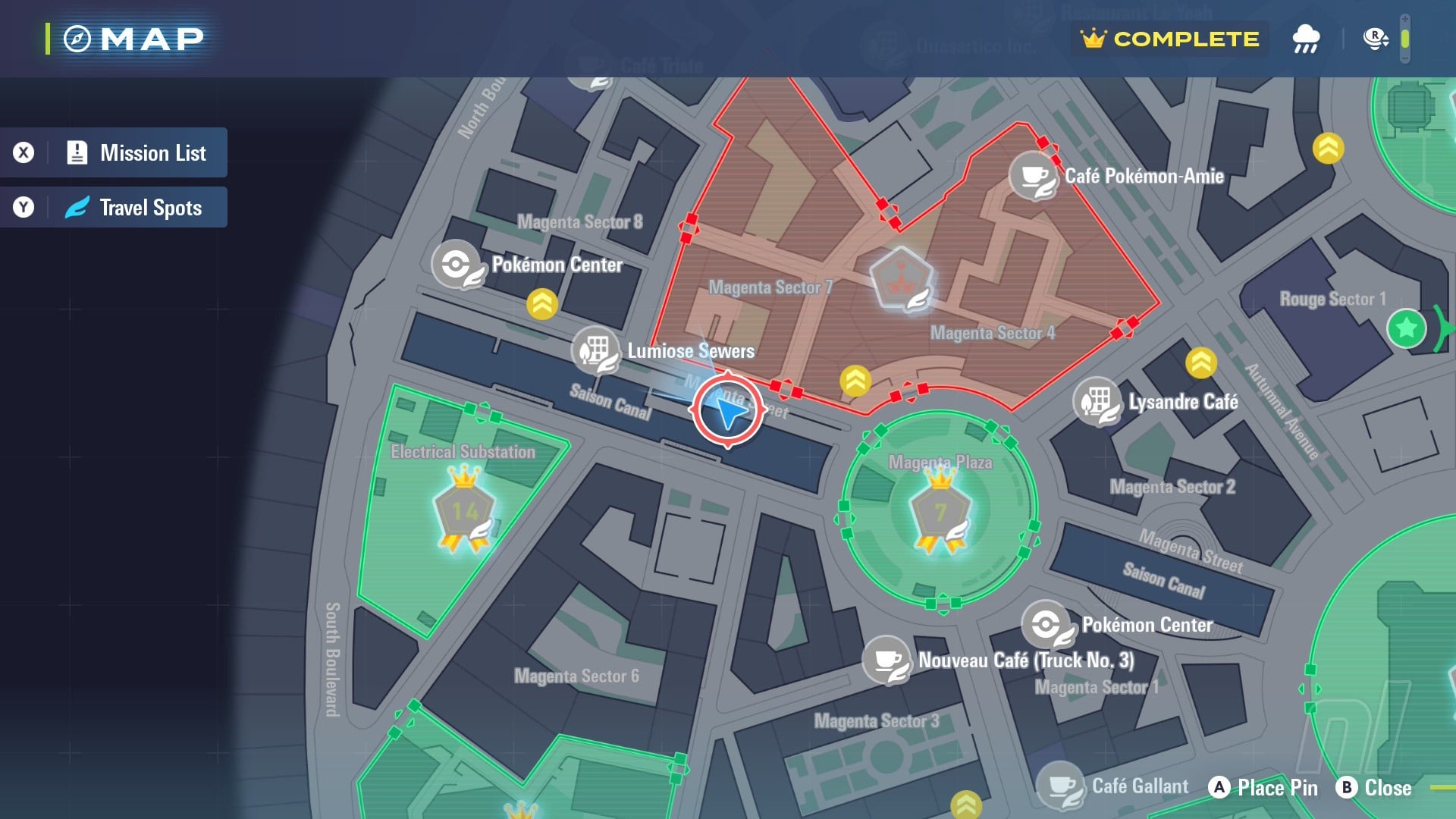The width and height of the screenshot is (1456, 819).
Task: Select the Lysandre Café marker
Action: point(1097,401)
